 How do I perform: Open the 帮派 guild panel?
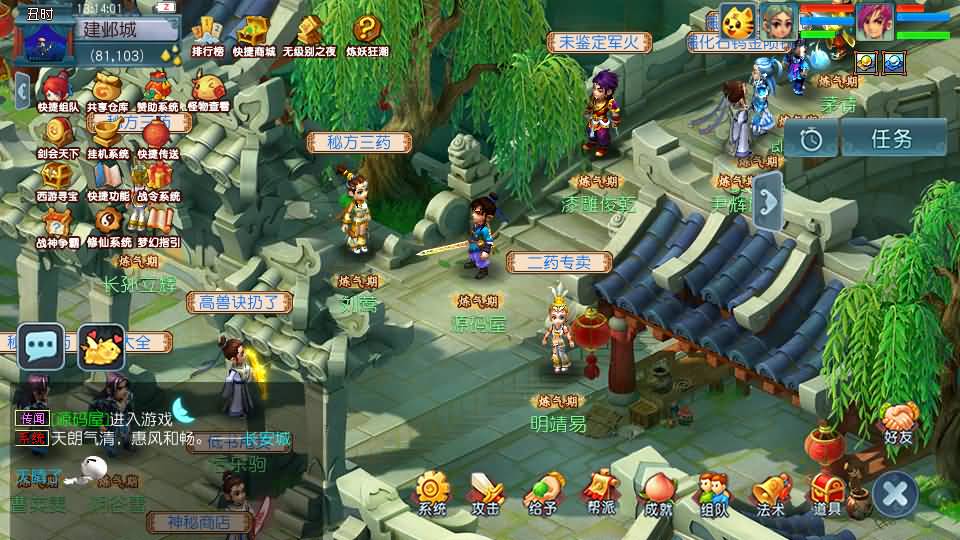(x=600, y=494)
